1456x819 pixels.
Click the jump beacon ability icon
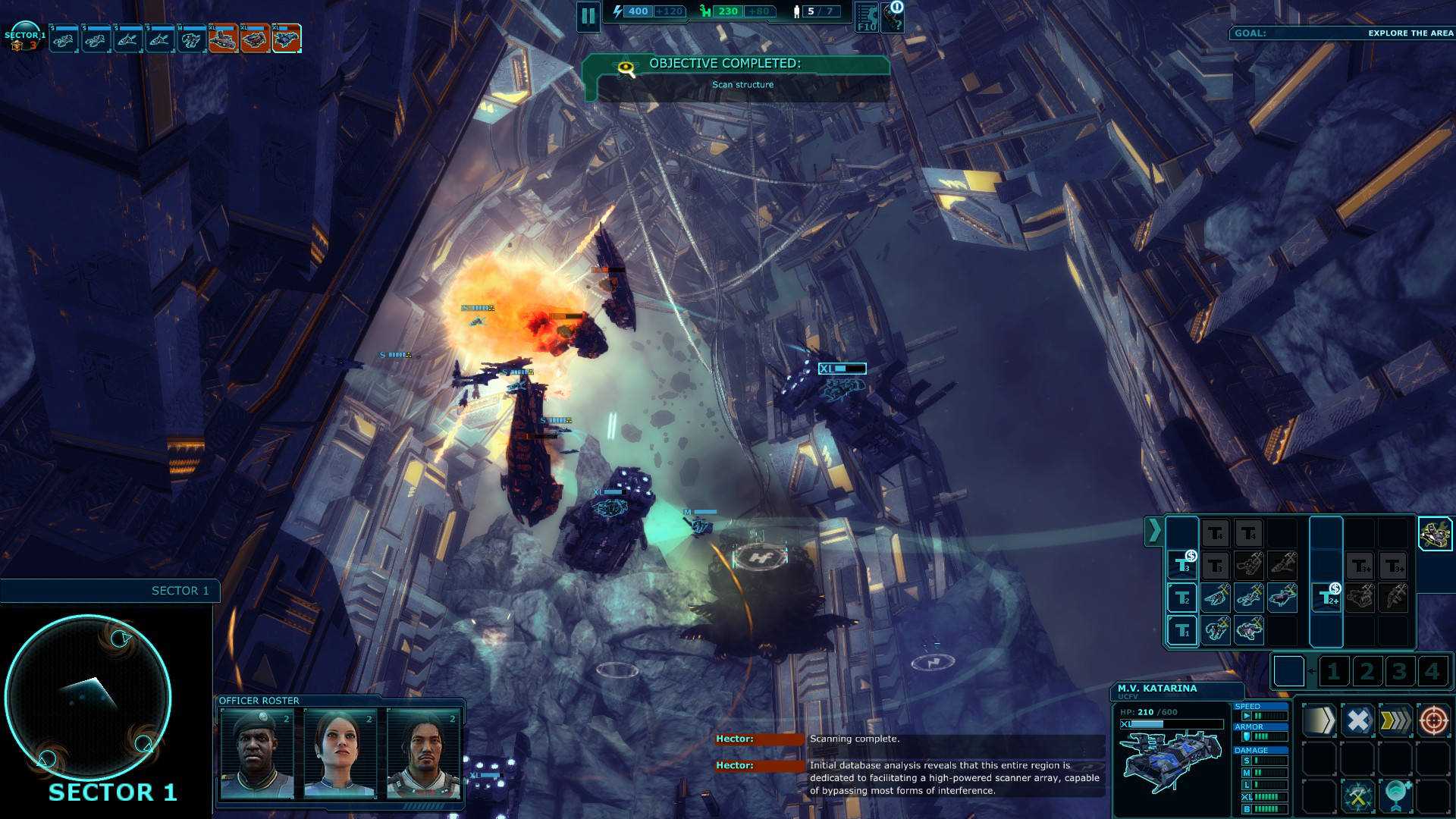[1396, 795]
